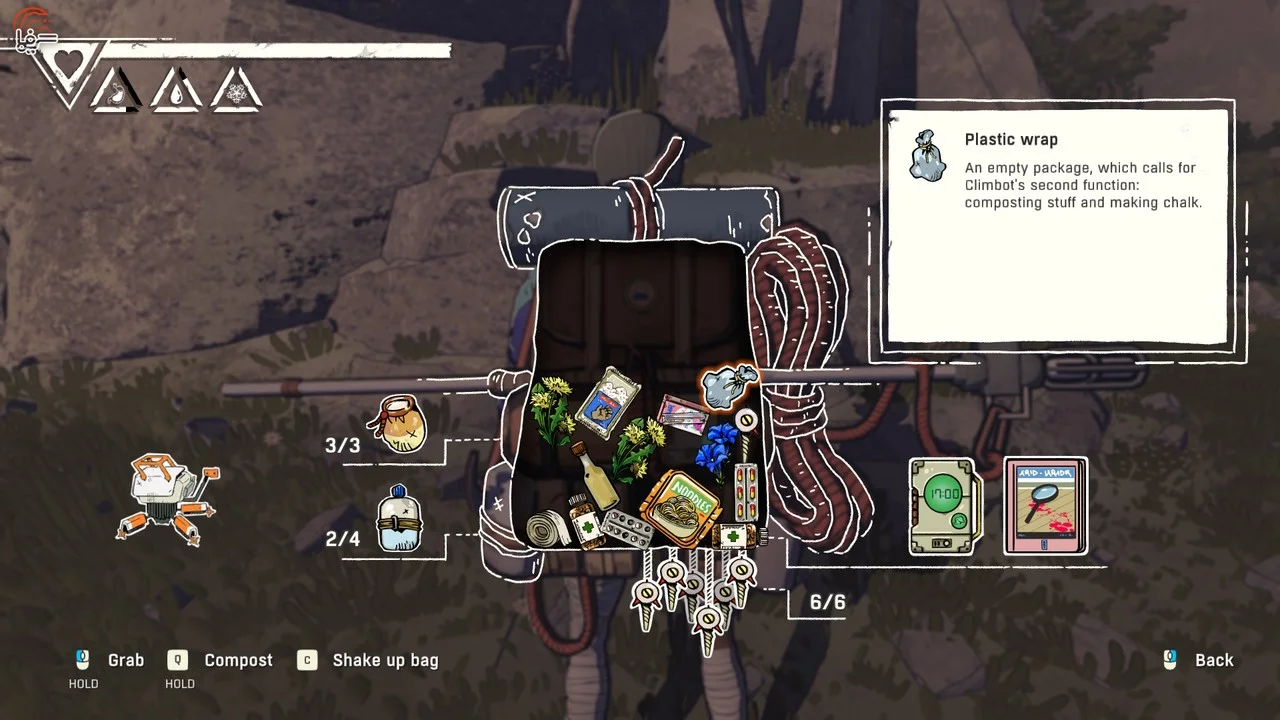Select the blue flowers in the bag
The image size is (1280, 720).
717,446
